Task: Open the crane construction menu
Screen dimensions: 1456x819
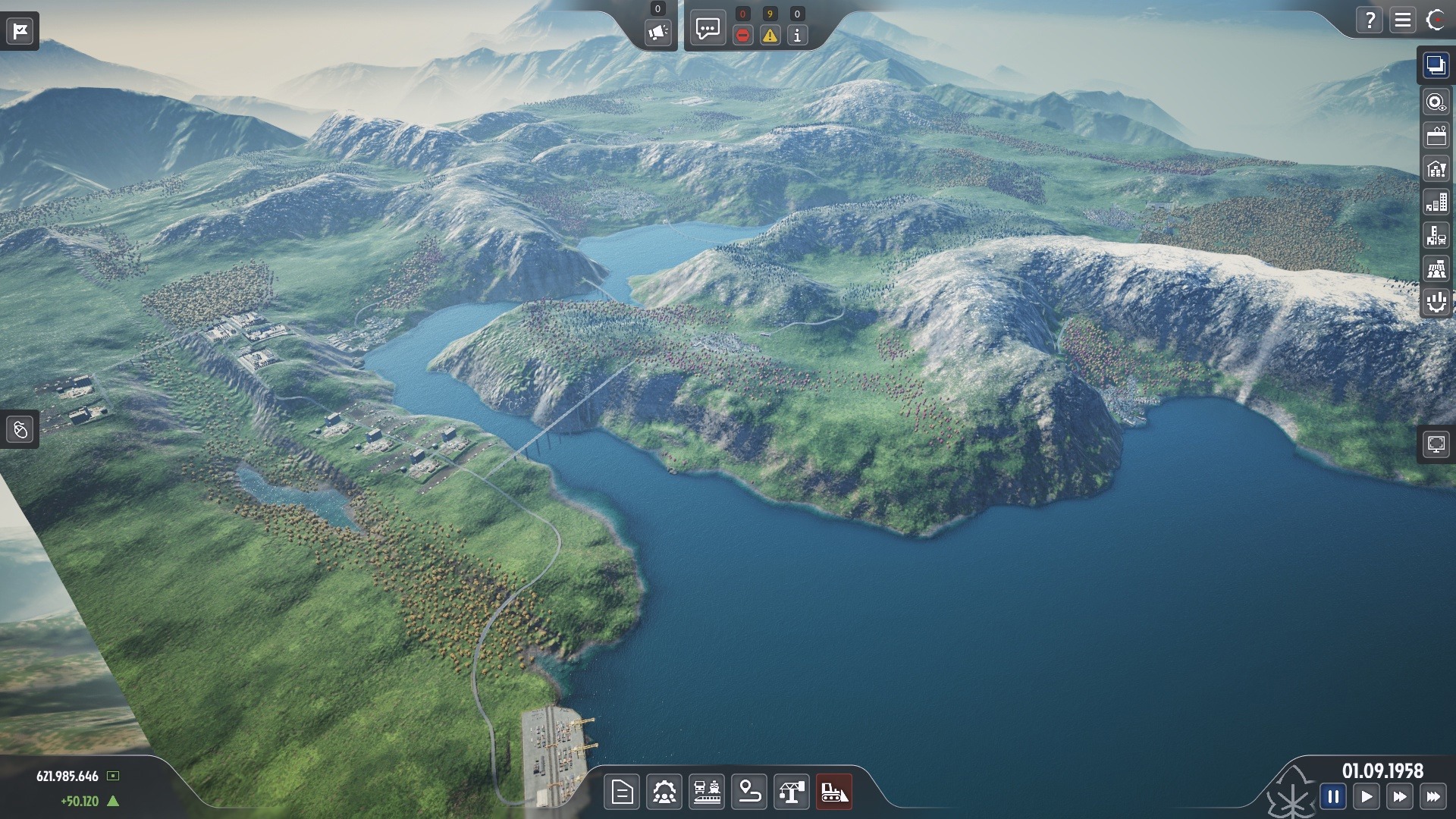Action: (x=791, y=793)
